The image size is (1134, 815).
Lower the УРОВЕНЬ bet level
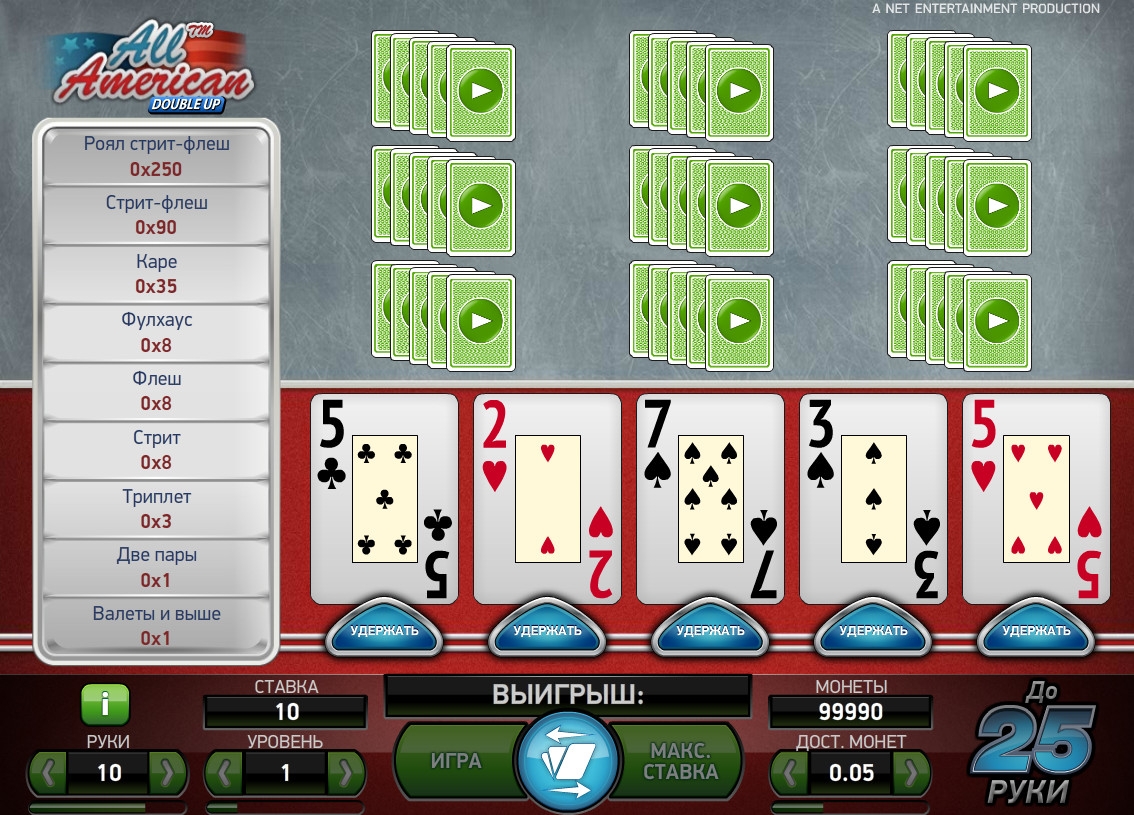coord(226,773)
